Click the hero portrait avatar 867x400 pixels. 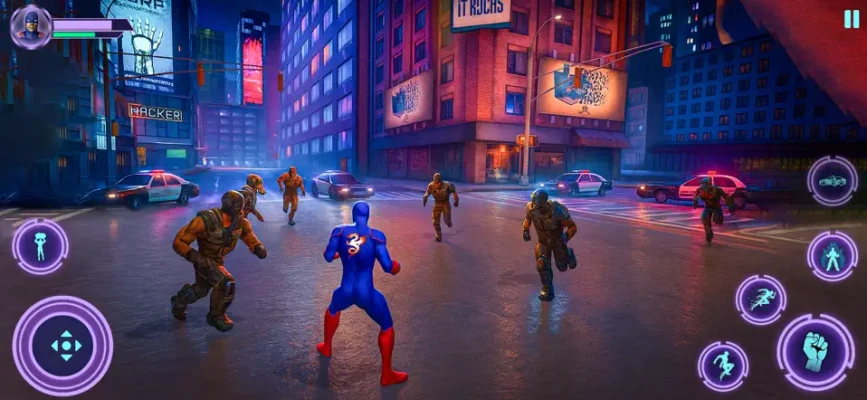coord(29,25)
